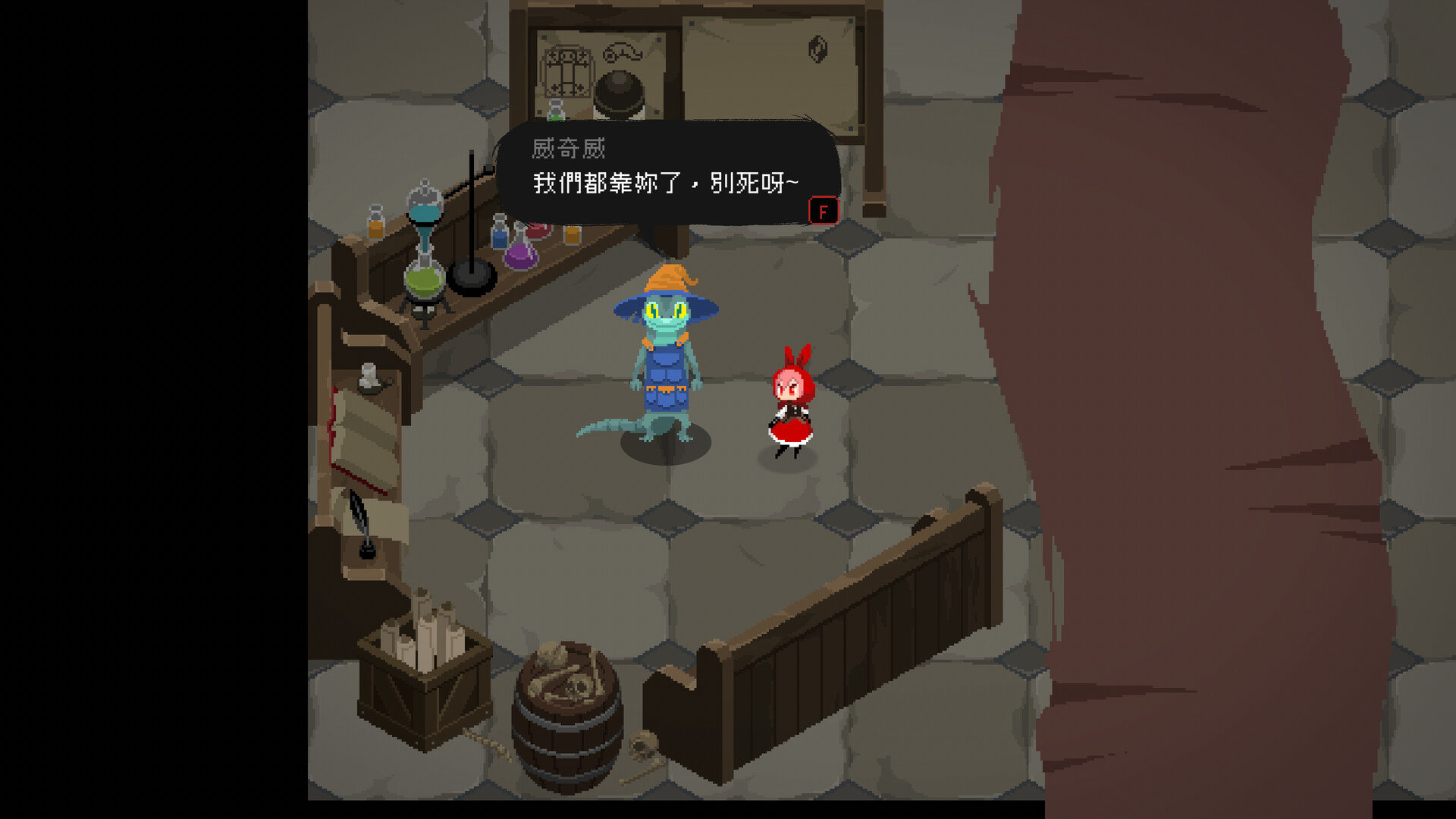The height and width of the screenshot is (819, 1456).
Task: Click the orange vial on the left shelf
Action: (375, 222)
